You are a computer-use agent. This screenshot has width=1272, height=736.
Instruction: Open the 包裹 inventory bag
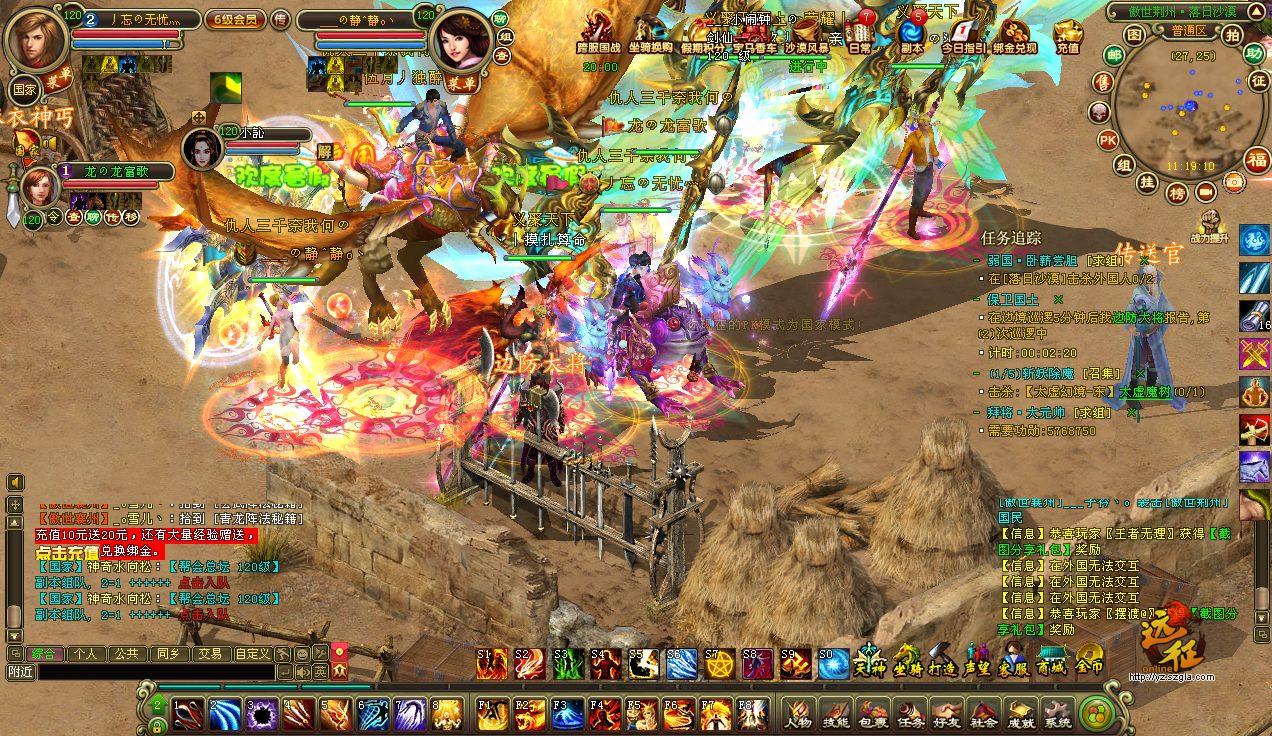[872, 713]
